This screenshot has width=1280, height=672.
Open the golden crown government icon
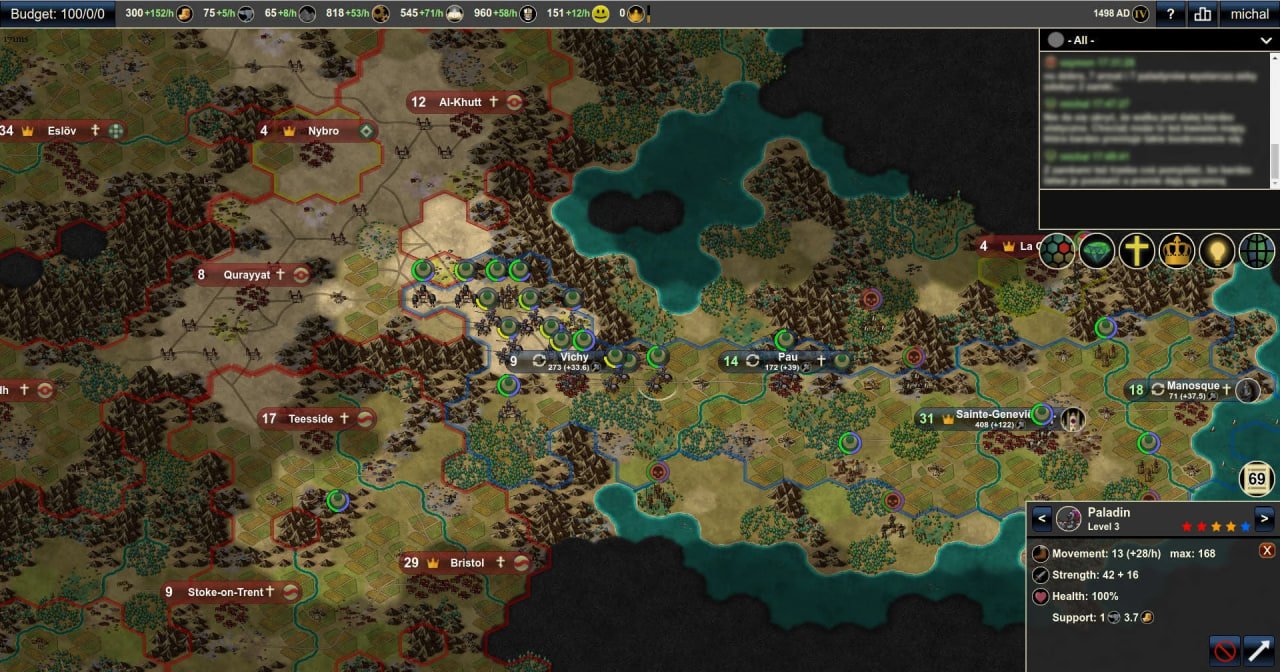[1177, 250]
